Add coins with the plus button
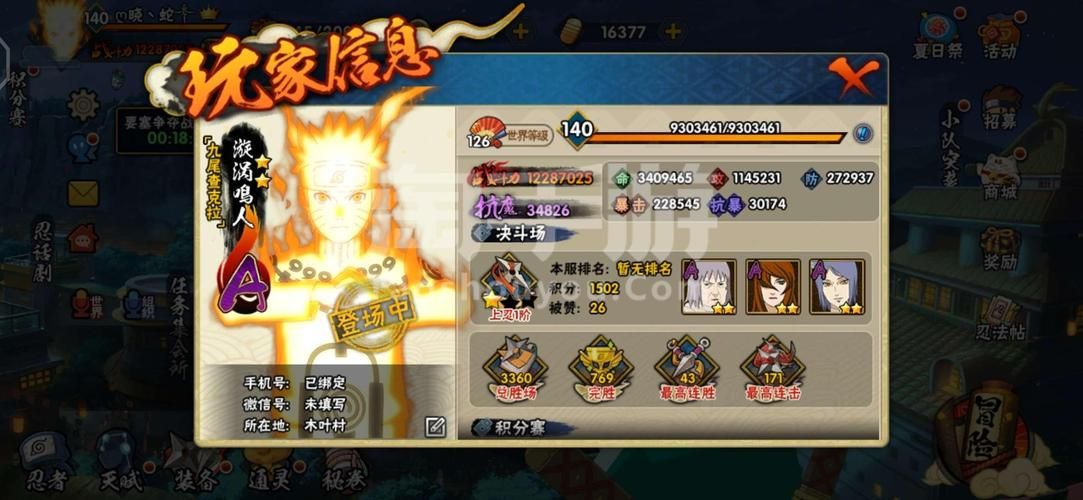The image size is (1083, 500). click(x=673, y=31)
